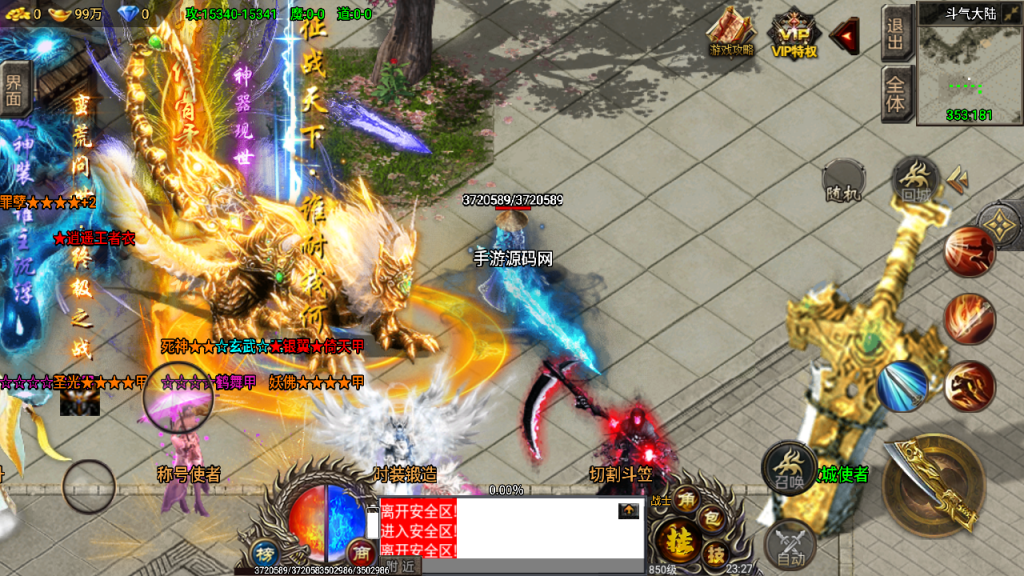The height and width of the screenshot is (576, 1024).
Task: Expand the chat log with arrow button
Action: [628, 510]
